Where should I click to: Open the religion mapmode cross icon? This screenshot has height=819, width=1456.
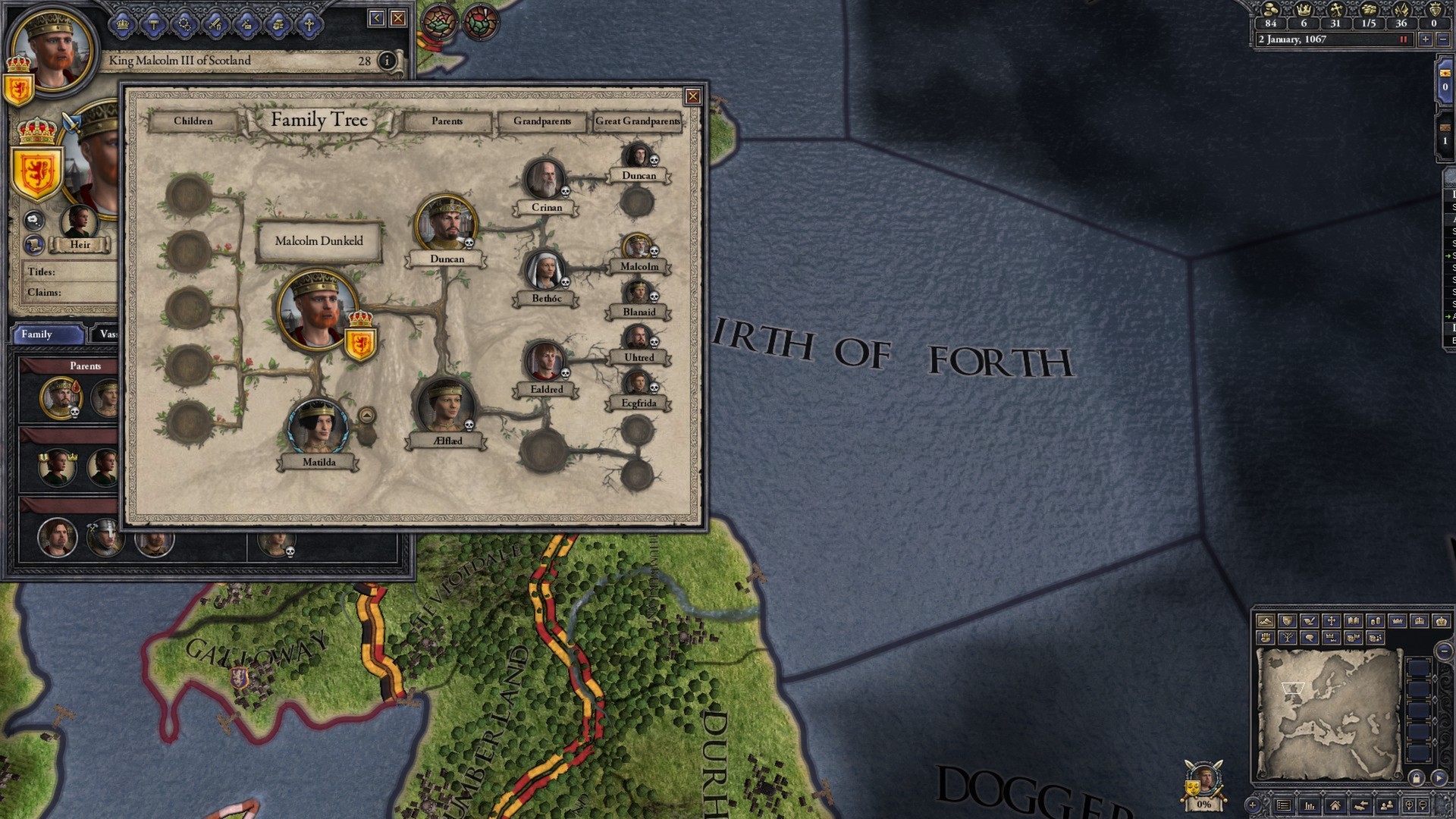[1332, 622]
